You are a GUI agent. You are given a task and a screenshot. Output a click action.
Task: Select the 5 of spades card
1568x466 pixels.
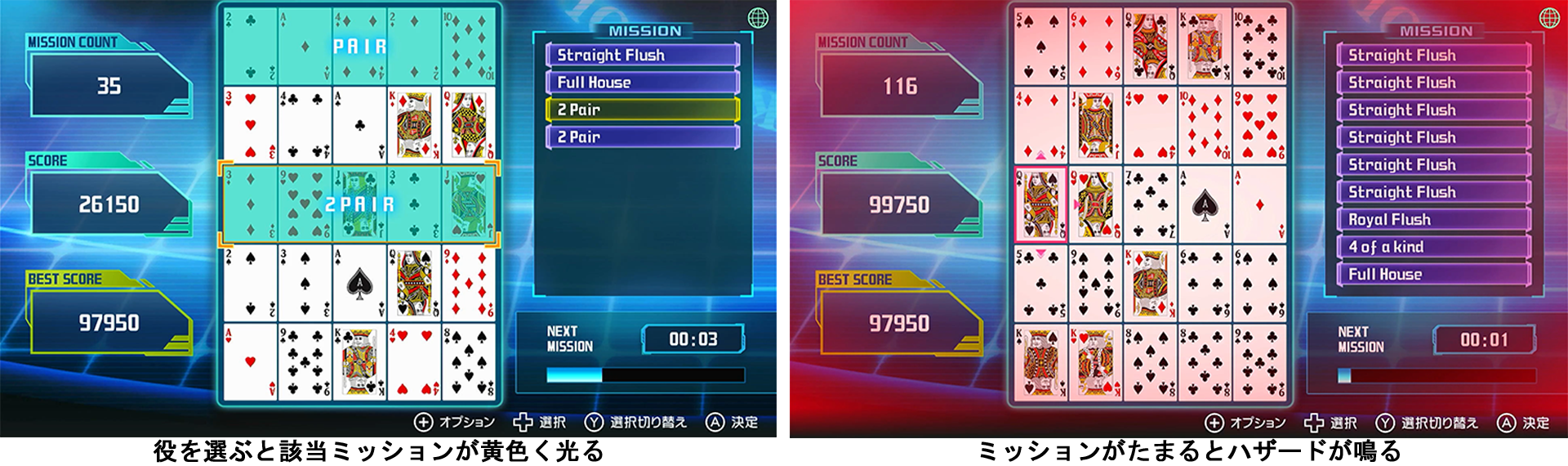coord(1040,47)
